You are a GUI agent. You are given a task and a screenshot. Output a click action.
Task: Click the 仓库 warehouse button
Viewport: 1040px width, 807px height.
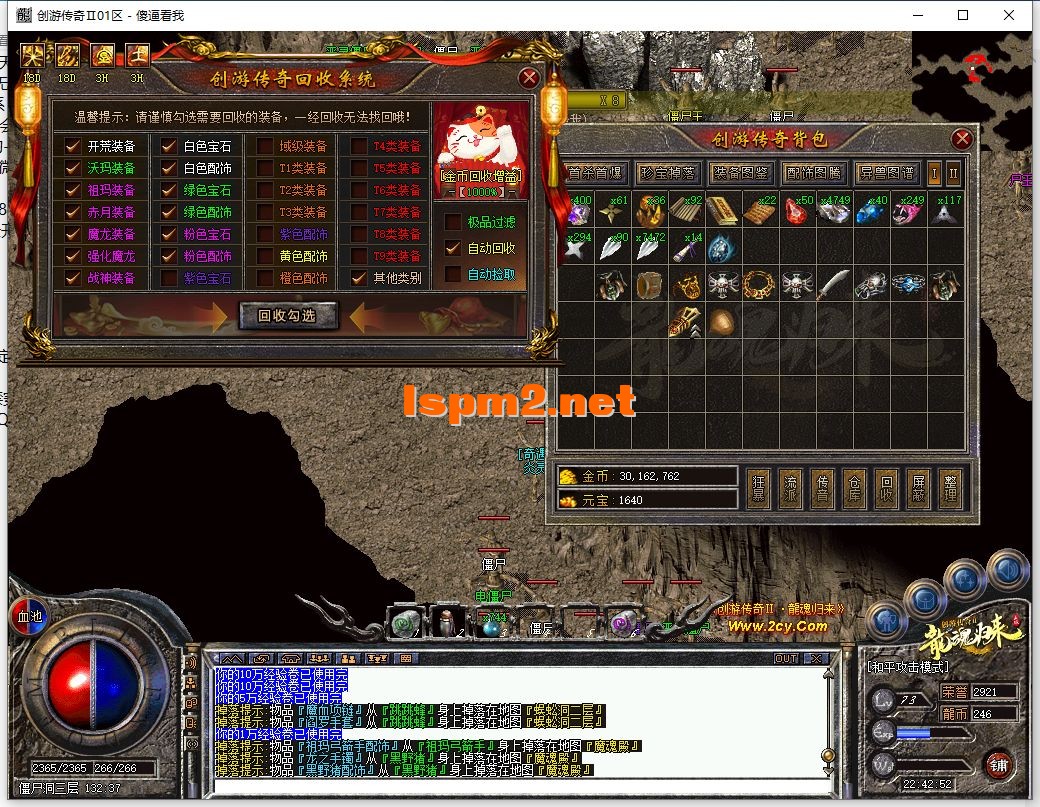(854, 487)
